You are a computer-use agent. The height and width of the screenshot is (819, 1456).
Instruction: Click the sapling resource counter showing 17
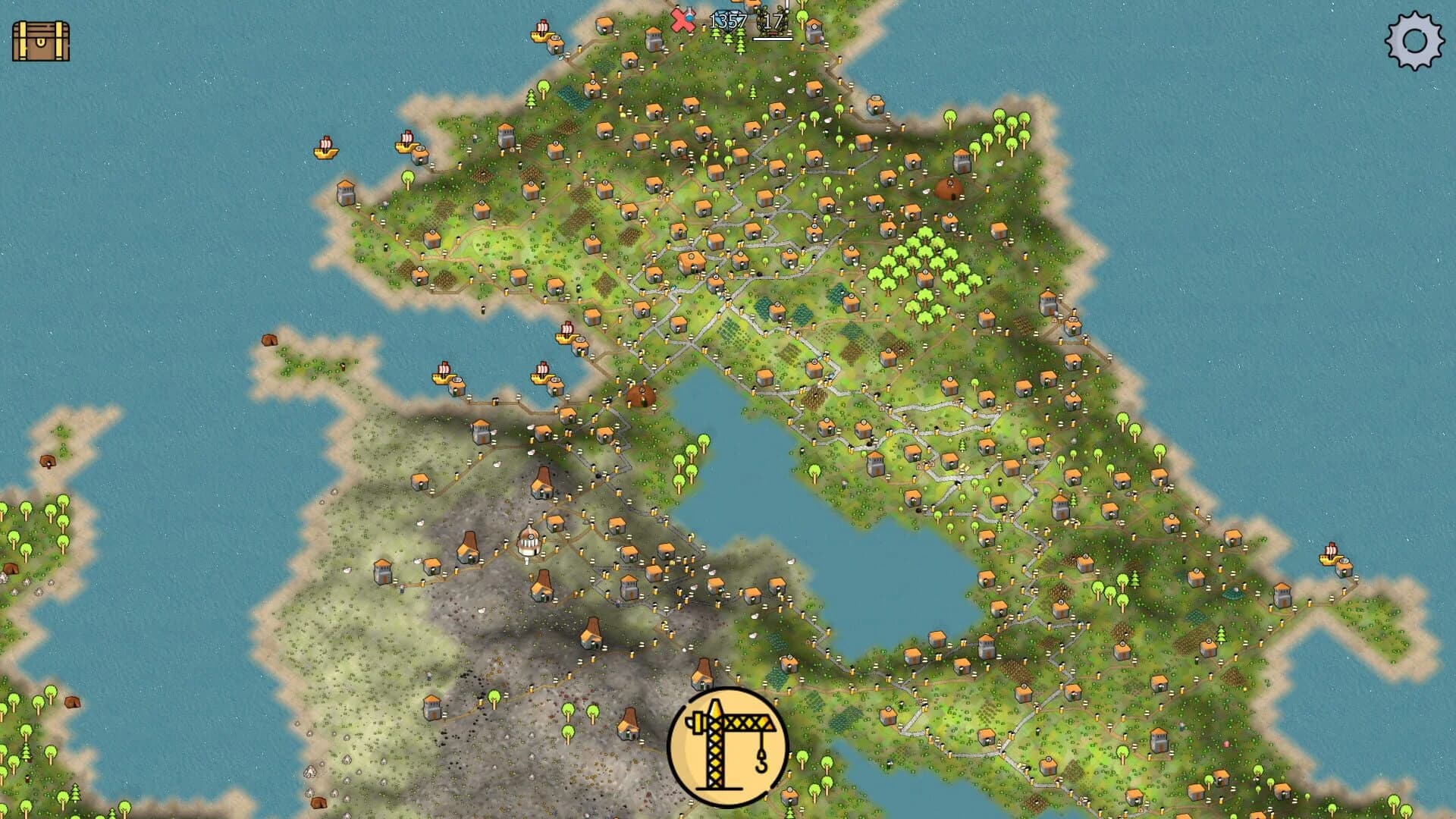coord(770,21)
